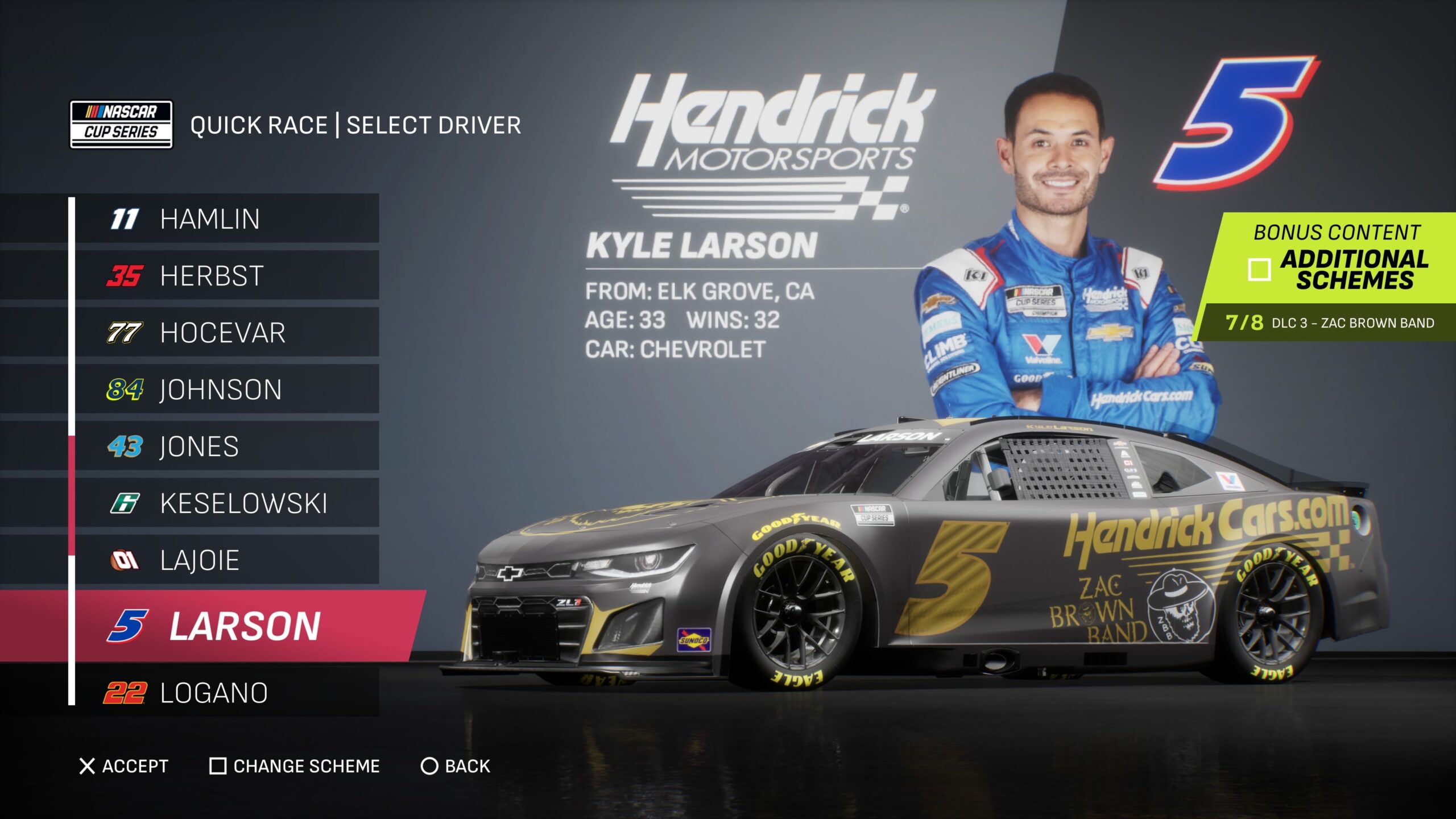This screenshot has height=819, width=1456.
Task: Accept the selected driver
Action: click(124, 766)
